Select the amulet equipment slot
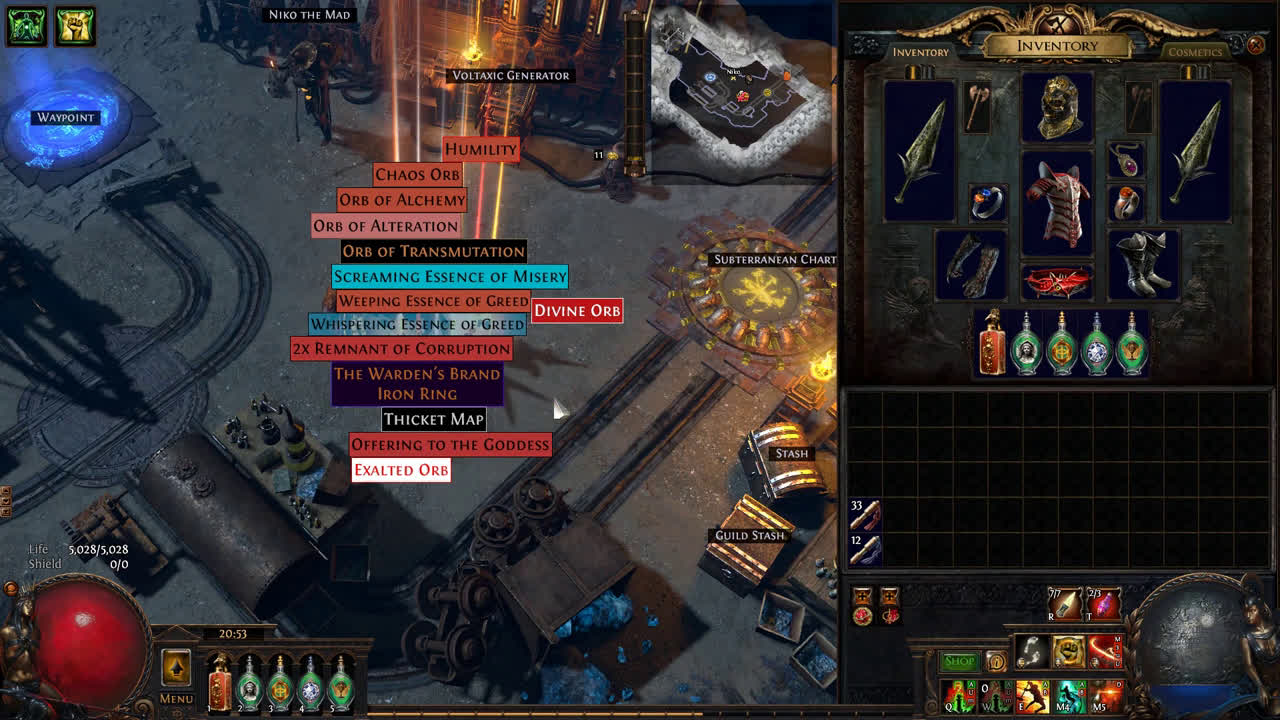Screen dimensions: 1280x720 click(x=1126, y=160)
